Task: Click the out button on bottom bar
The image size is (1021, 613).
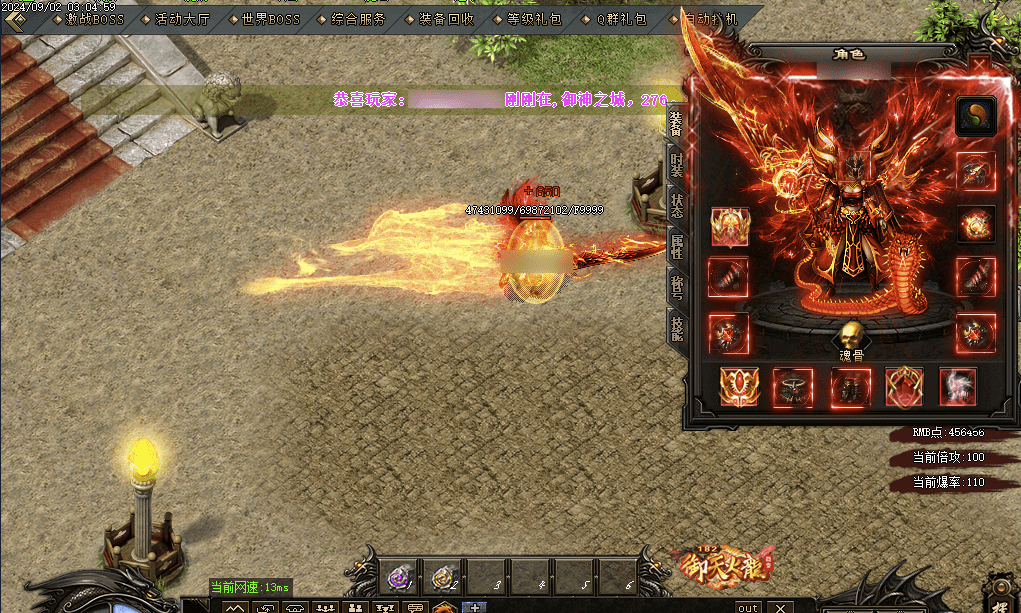Action: point(748,607)
